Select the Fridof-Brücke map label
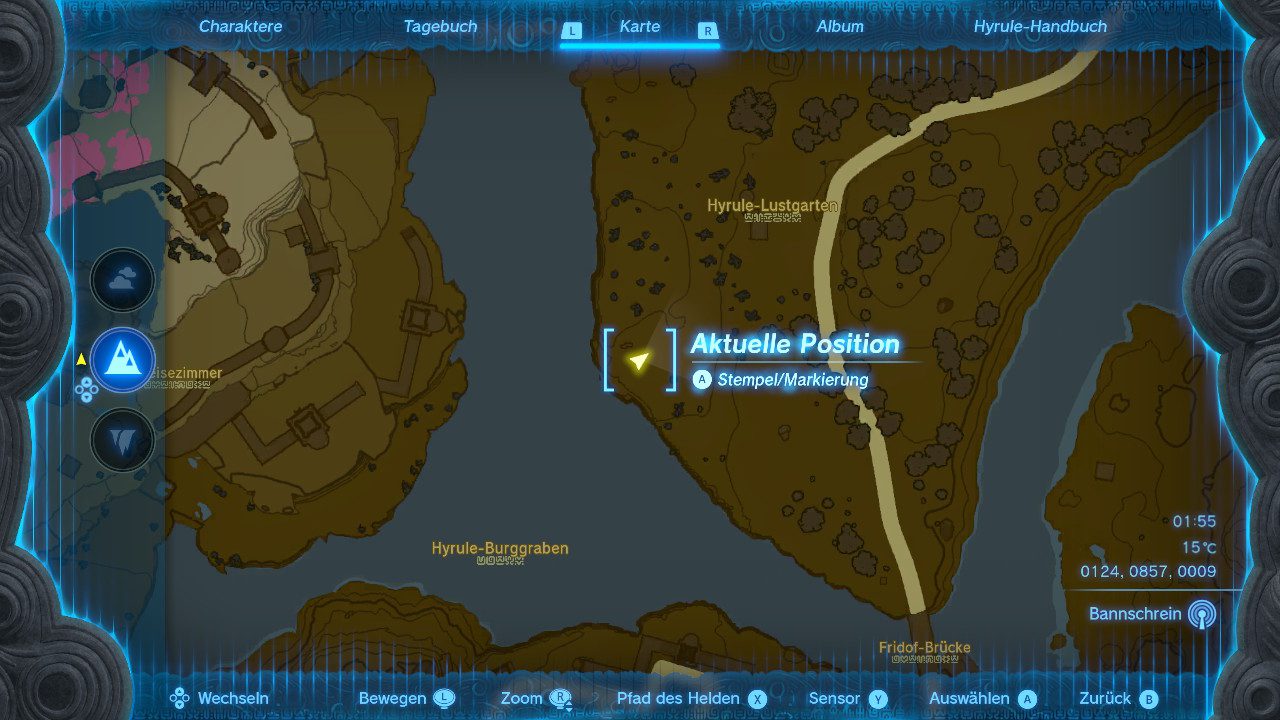Image resolution: width=1280 pixels, height=720 pixels. coord(924,648)
